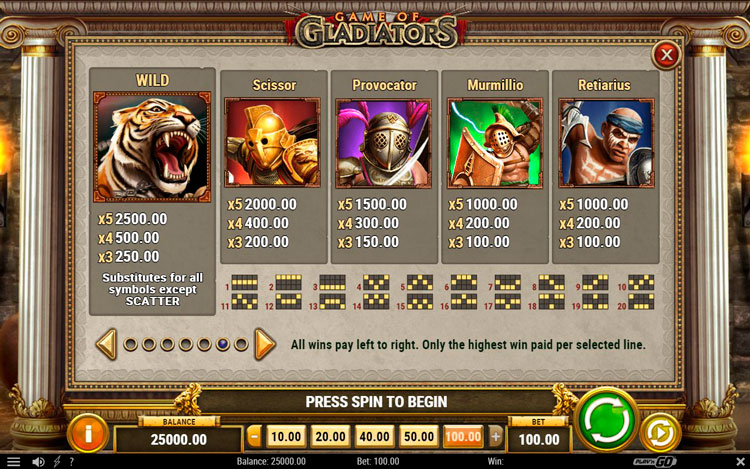Jump to the first paytable page dot

coord(130,344)
